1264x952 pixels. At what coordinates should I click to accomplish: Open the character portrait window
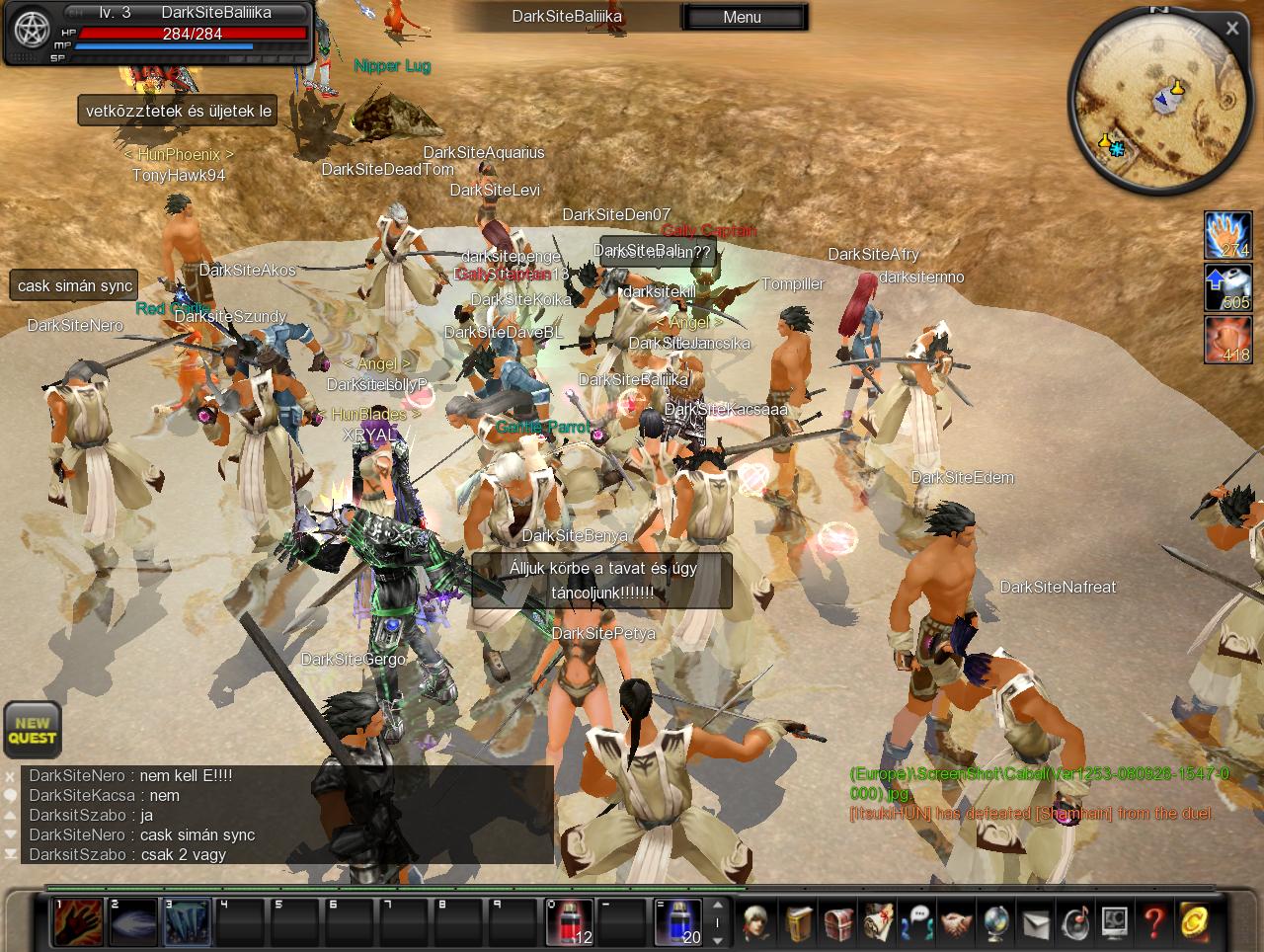tap(757, 922)
